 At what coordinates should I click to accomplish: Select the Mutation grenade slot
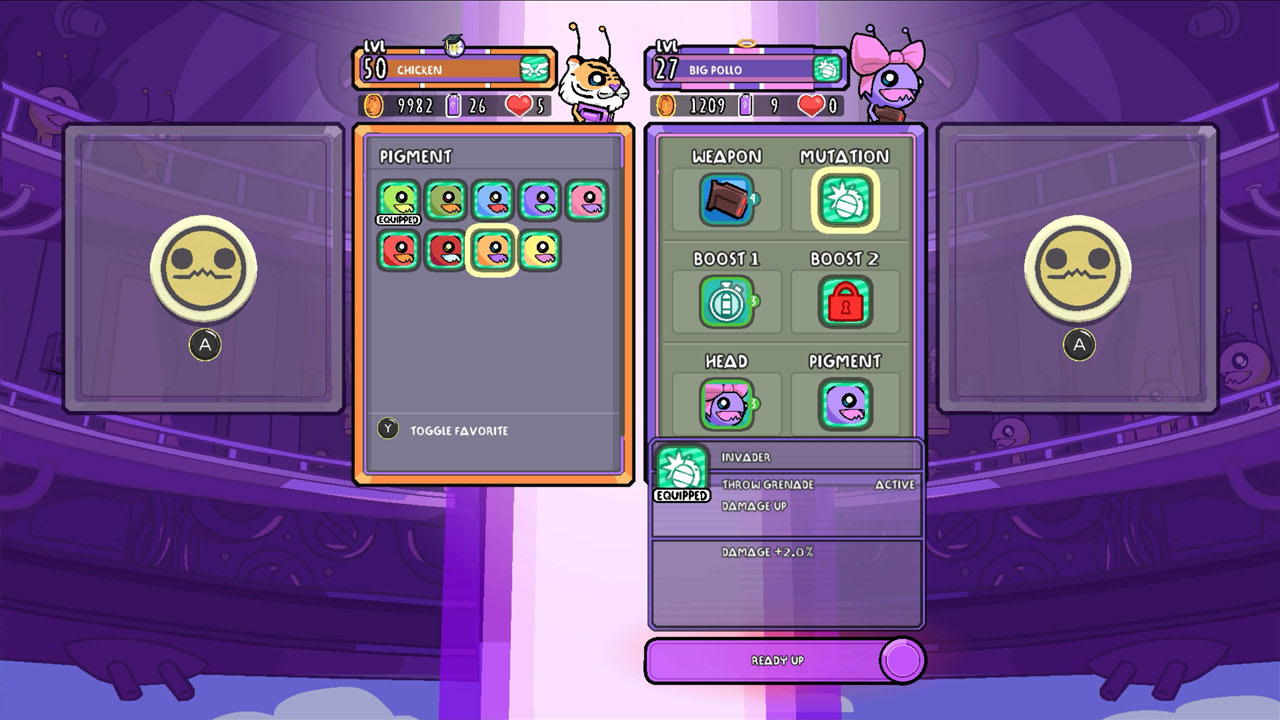[845, 198]
